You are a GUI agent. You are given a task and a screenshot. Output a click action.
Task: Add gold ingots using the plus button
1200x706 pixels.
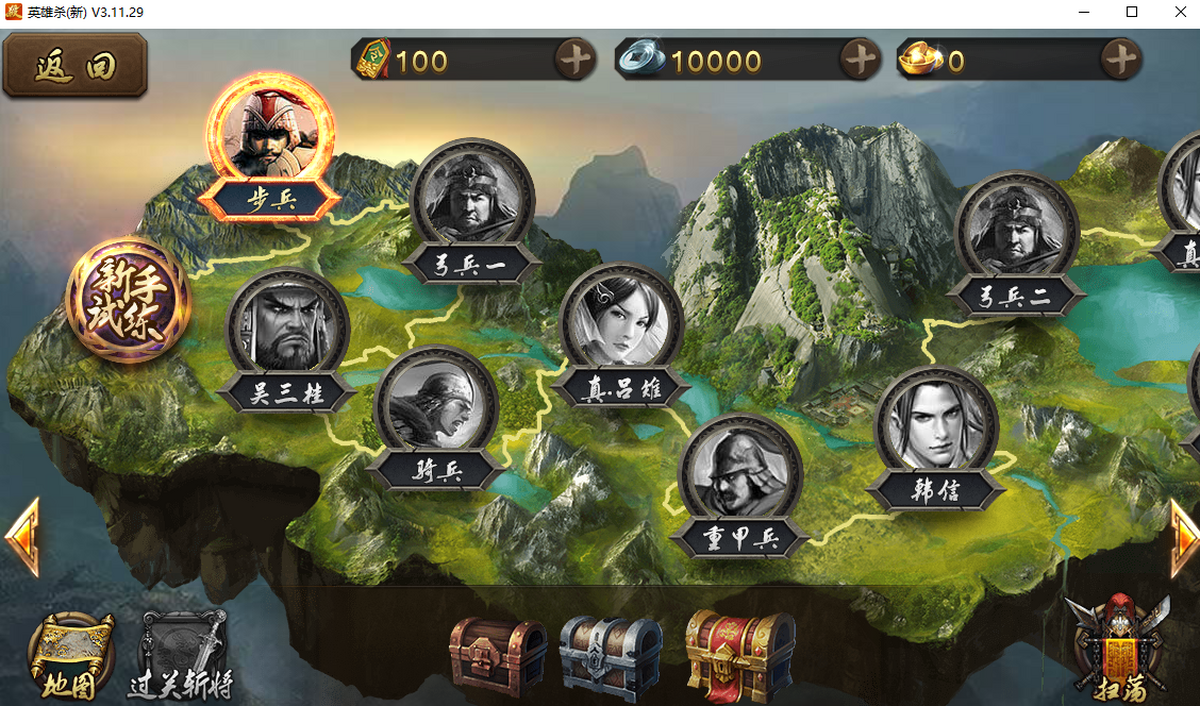pos(1121,61)
